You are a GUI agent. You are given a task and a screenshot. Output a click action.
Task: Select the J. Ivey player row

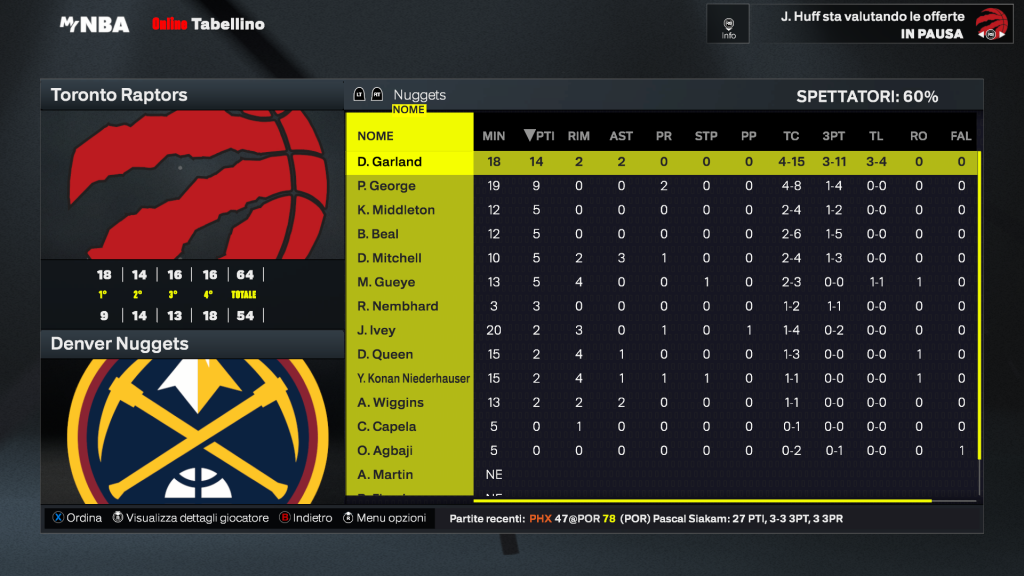(x=377, y=330)
